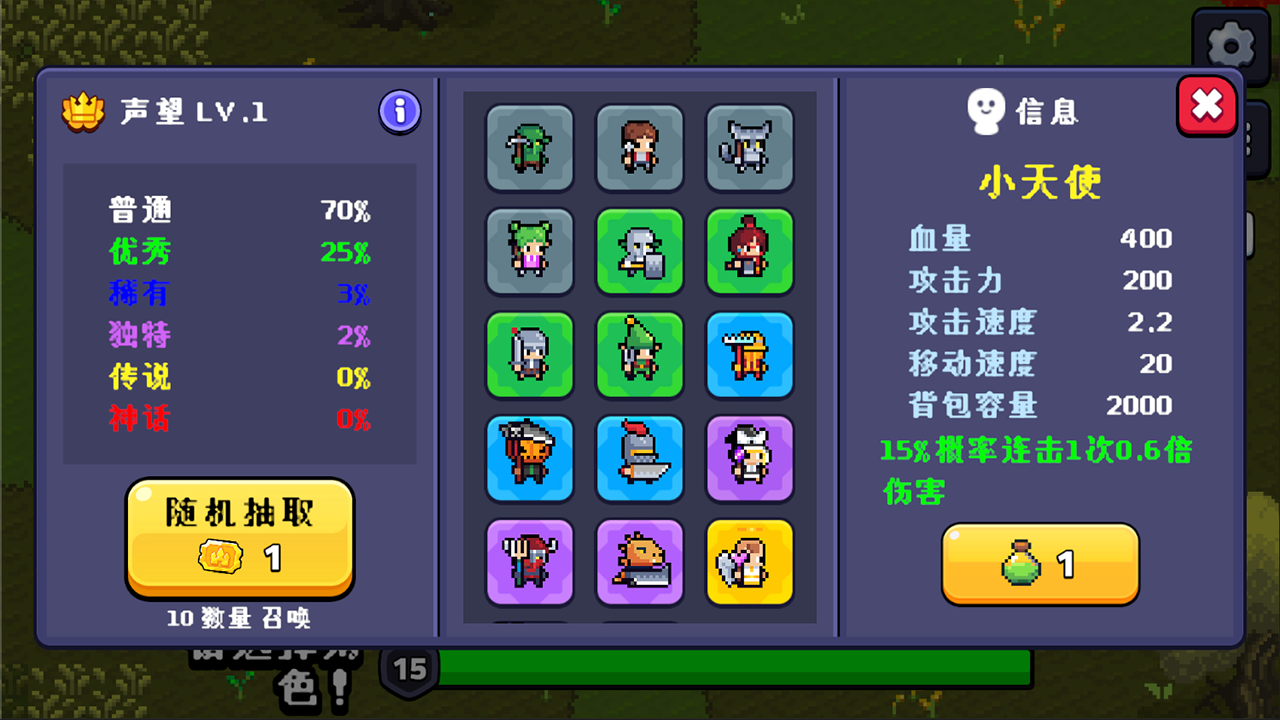Select the 小天使 angel character portrait
This screenshot has height=720, width=1280.
pyautogui.click(x=750, y=562)
